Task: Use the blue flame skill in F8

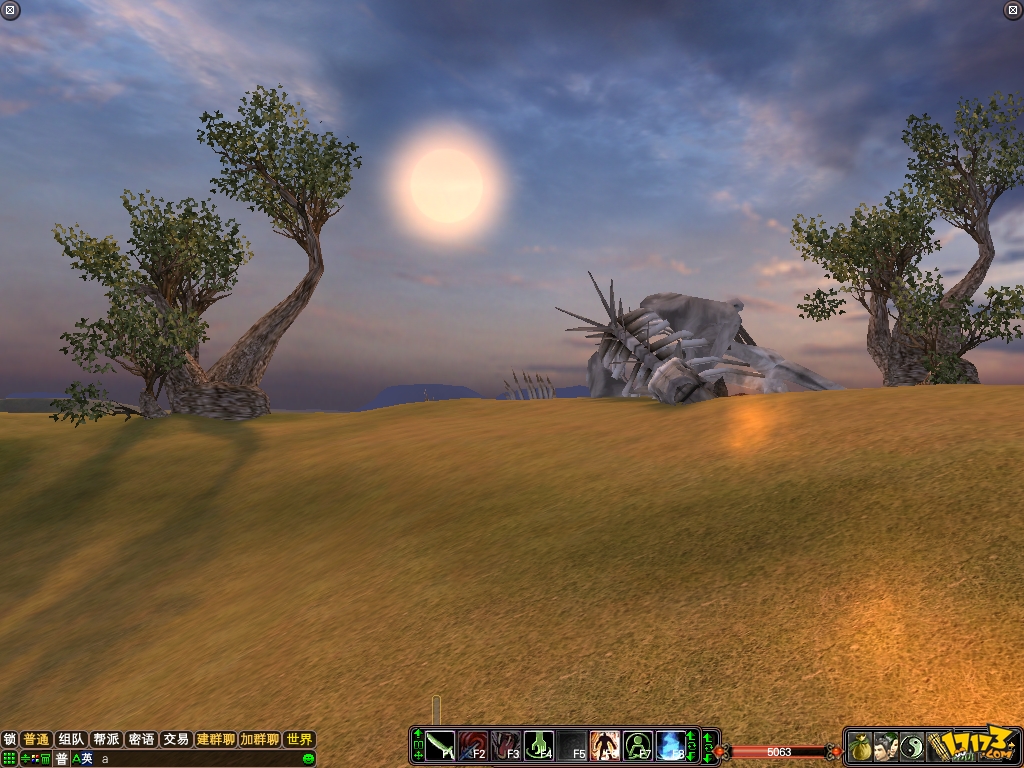Action: point(671,746)
